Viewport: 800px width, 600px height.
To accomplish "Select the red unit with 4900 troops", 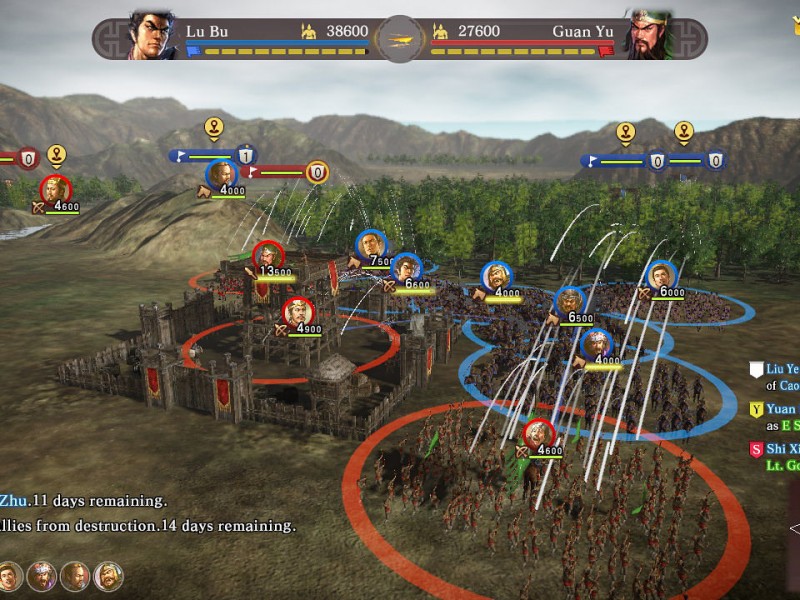I will [297, 314].
